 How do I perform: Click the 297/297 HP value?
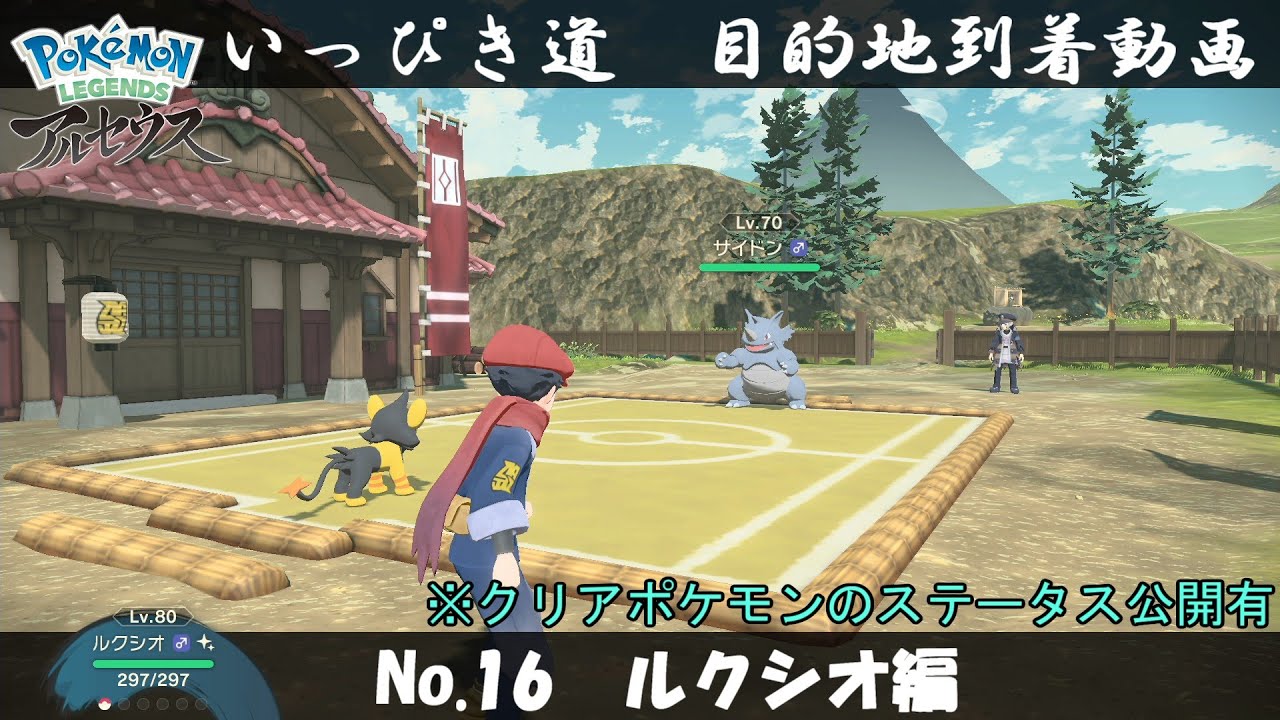(x=152, y=679)
